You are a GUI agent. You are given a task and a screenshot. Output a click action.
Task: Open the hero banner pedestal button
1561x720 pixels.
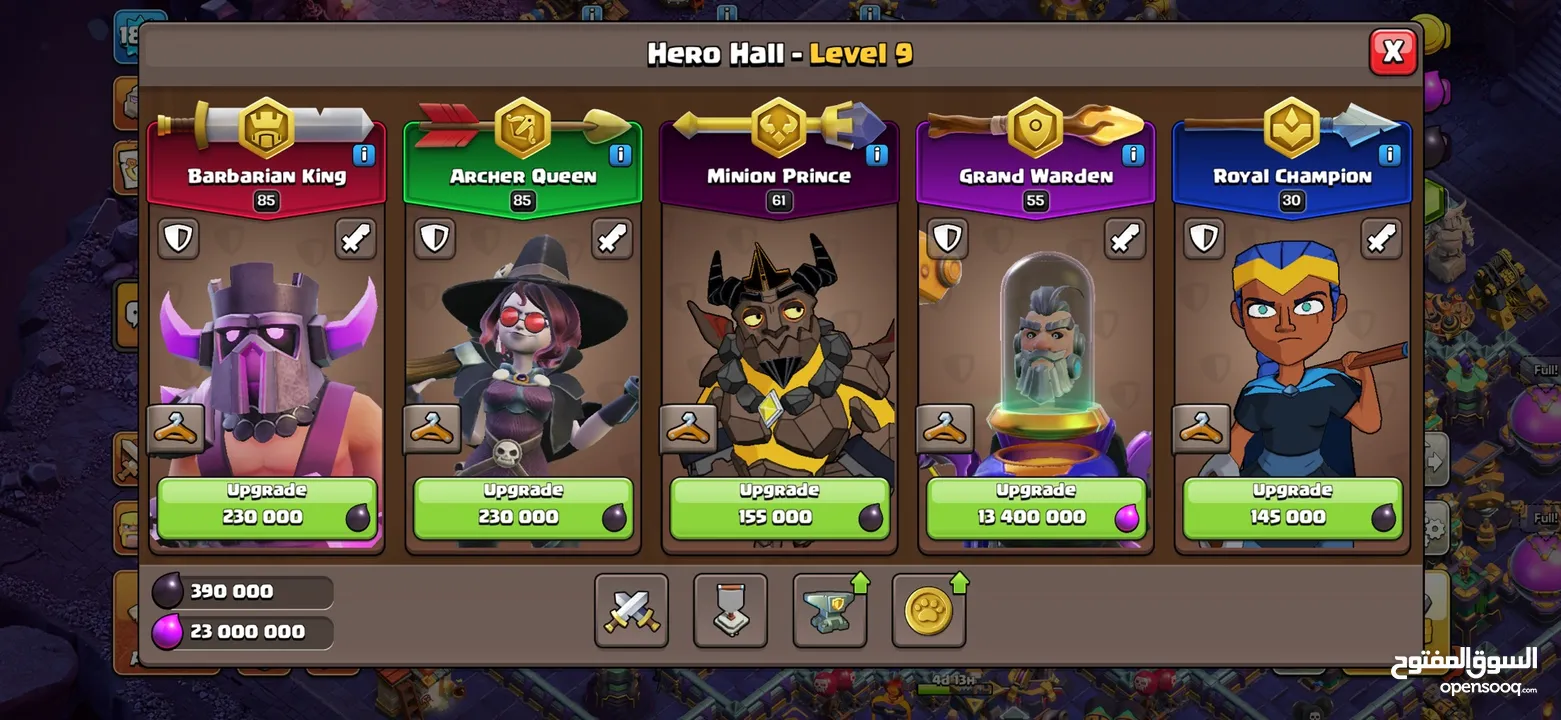pos(730,610)
